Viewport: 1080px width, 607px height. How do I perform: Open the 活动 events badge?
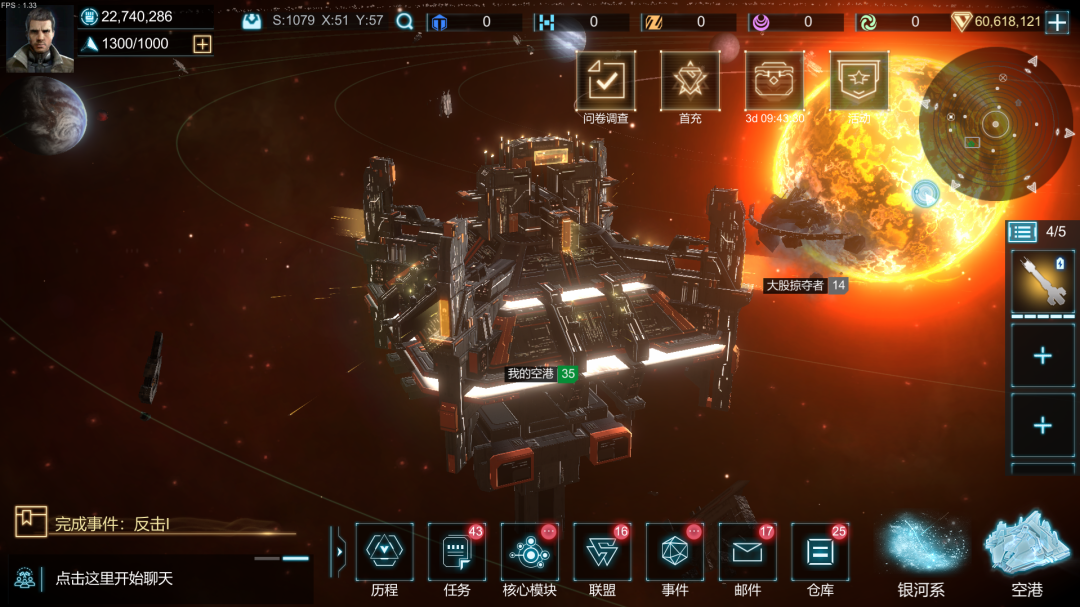(859, 82)
